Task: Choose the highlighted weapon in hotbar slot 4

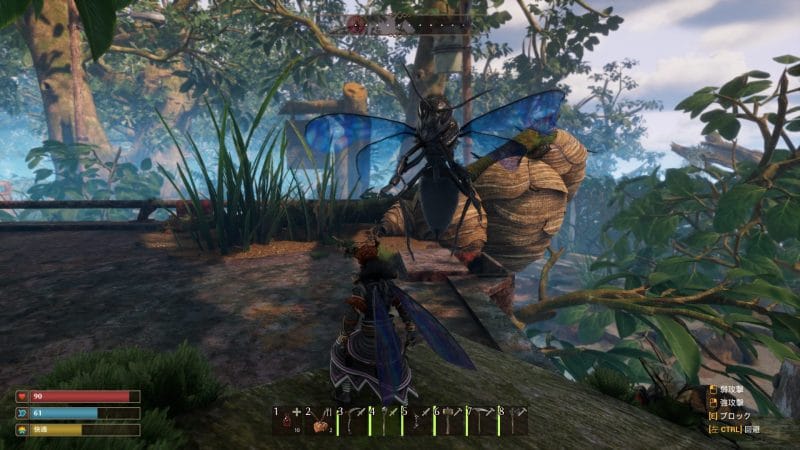Action: click(x=386, y=421)
